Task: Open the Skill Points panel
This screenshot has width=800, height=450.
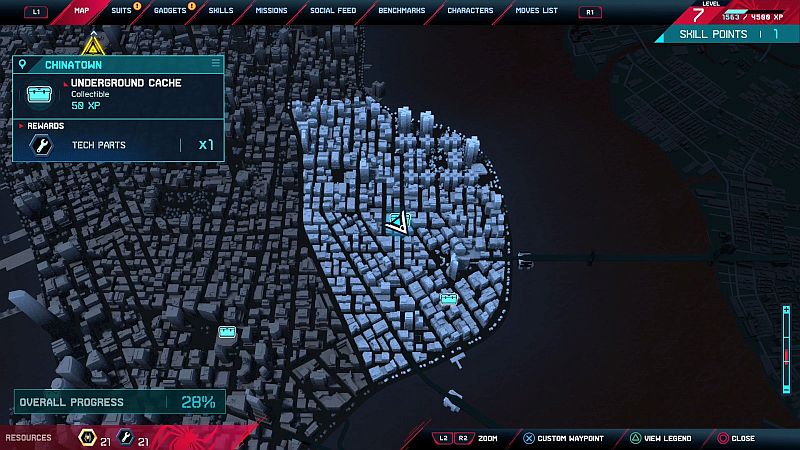Action: click(x=728, y=34)
